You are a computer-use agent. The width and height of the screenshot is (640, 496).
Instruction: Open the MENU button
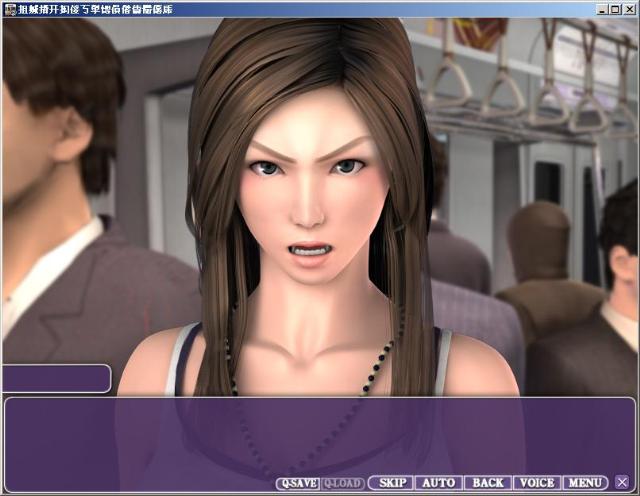coord(585,483)
